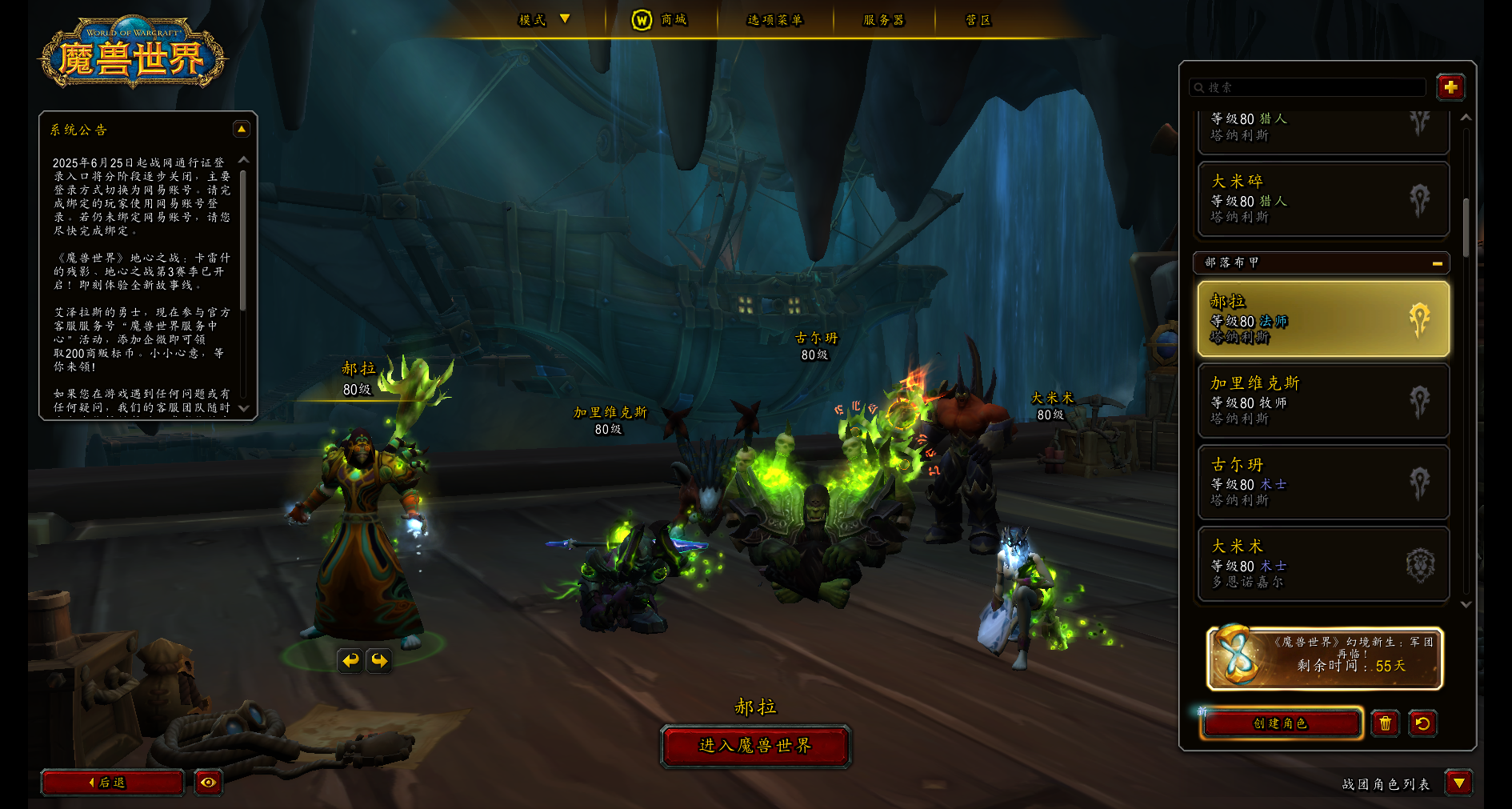Select character 大米碎 in the list
Image resolution: width=1512 pixels, height=809 pixels.
pyautogui.click(x=1323, y=199)
